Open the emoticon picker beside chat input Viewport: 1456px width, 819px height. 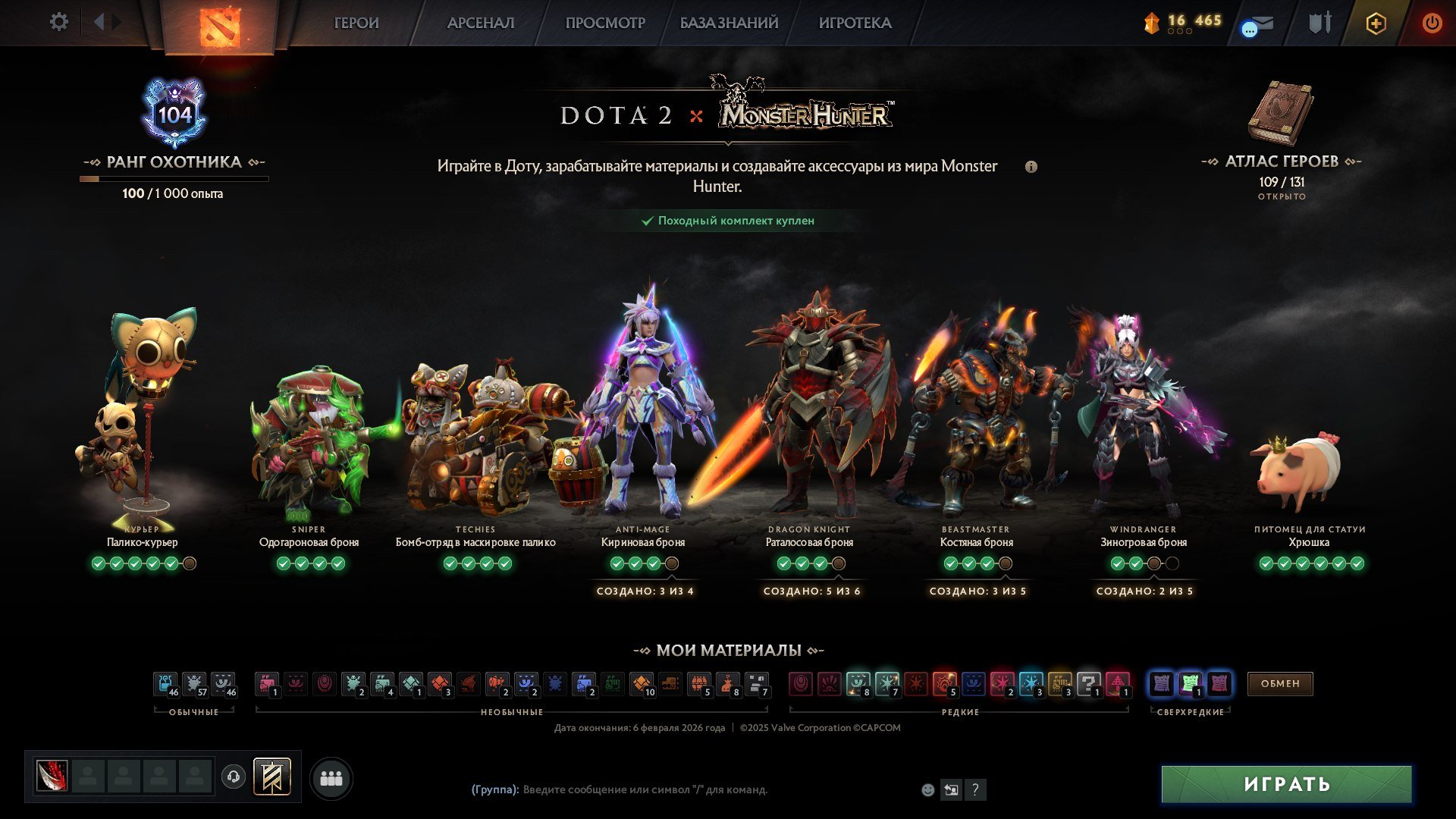pyautogui.click(x=927, y=789)
